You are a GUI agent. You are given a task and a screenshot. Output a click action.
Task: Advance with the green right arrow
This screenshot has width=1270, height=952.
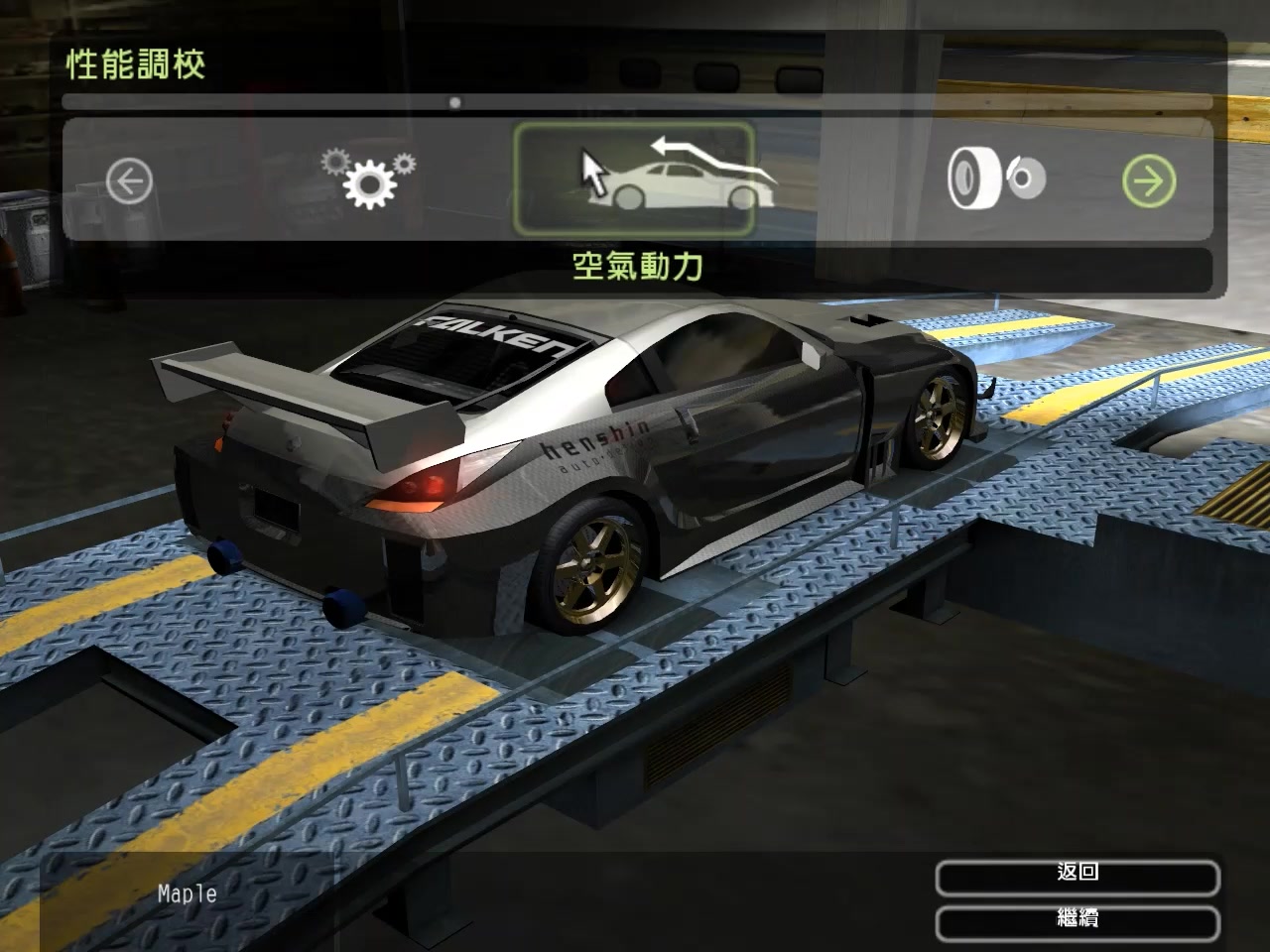pyautogui.click(x=1149, y=181)
